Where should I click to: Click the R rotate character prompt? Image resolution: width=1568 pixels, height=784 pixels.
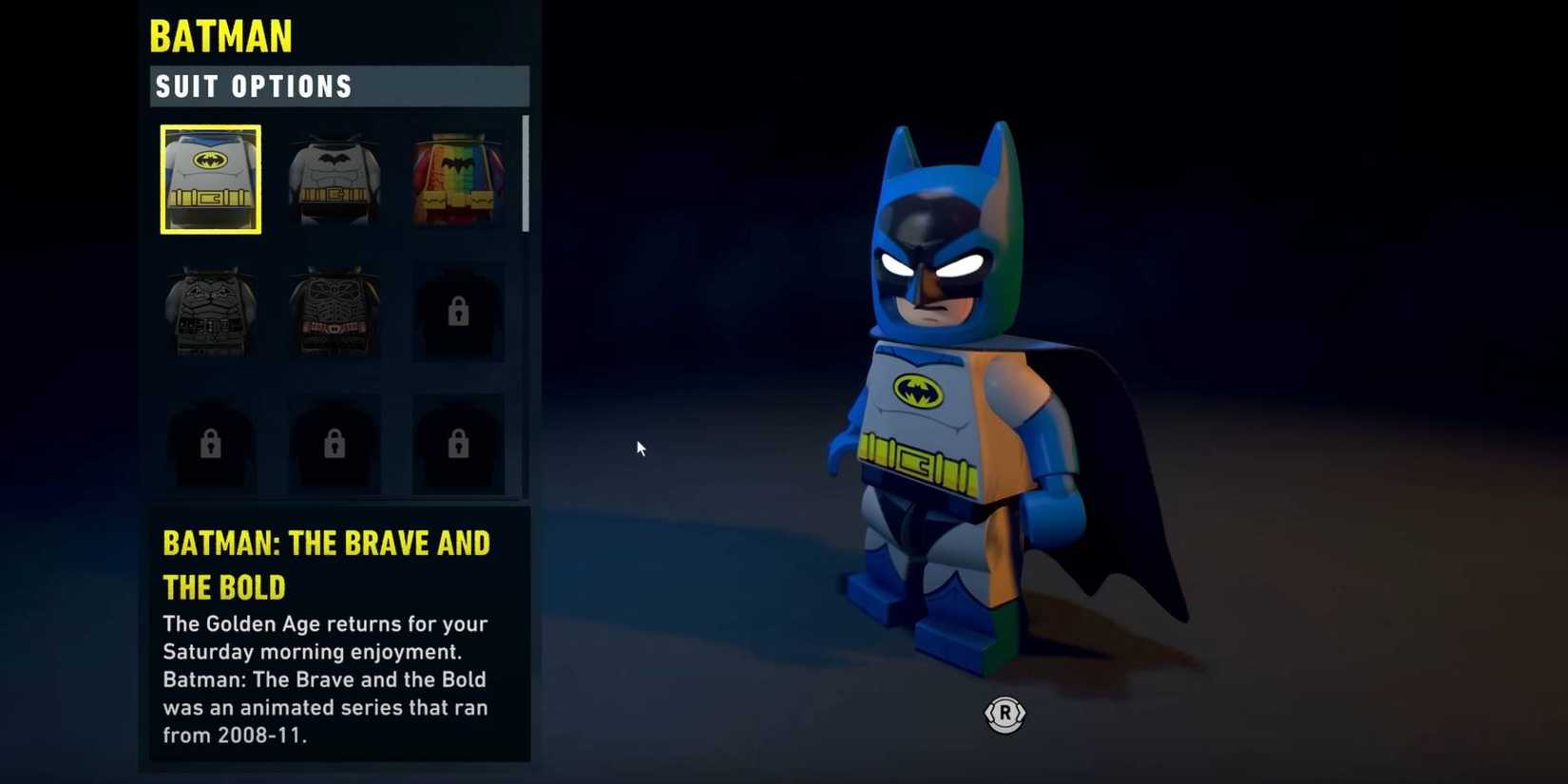1005,716
